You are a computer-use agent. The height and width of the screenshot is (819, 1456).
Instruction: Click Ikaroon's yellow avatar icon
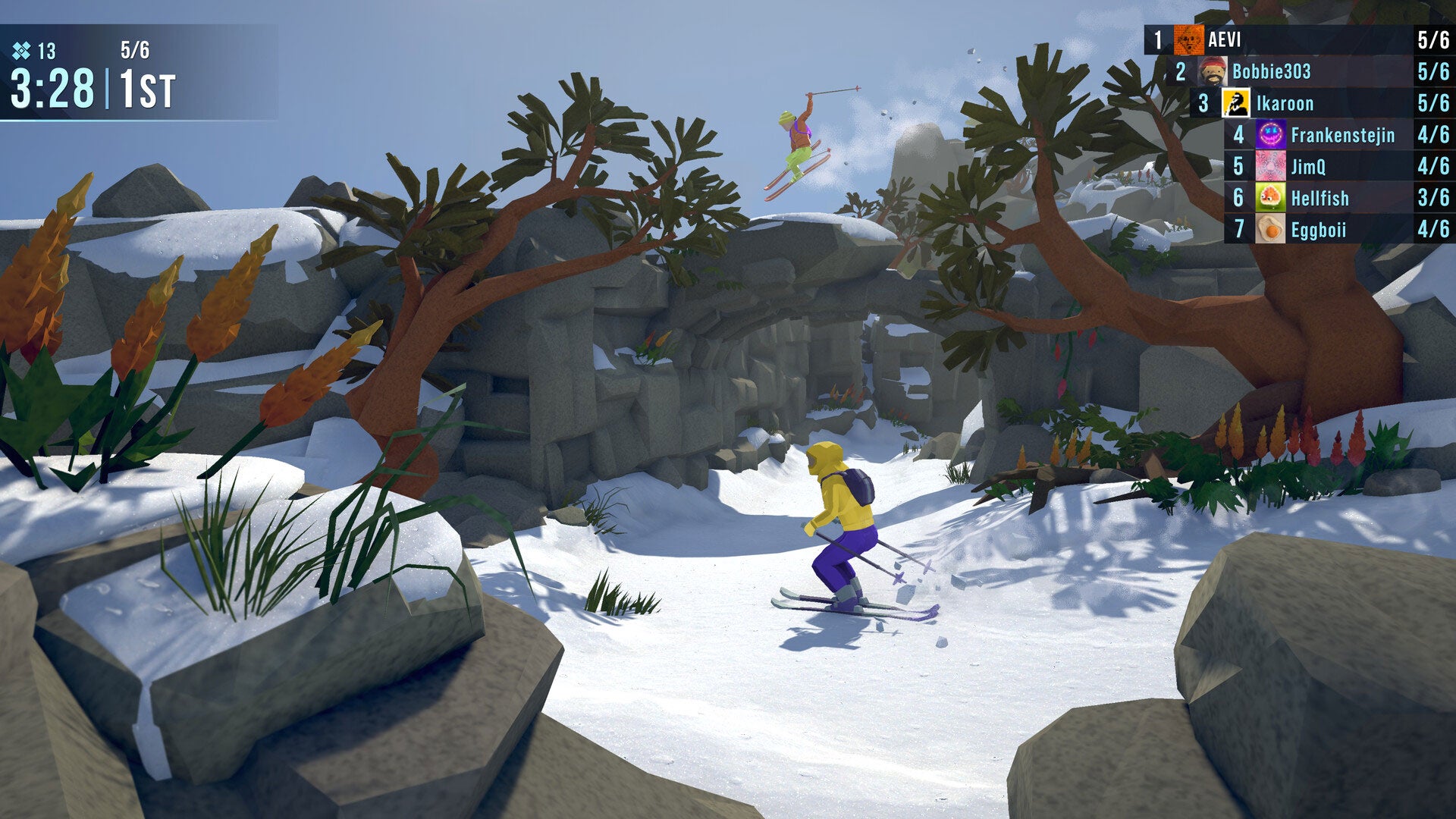coord(1236,103)
